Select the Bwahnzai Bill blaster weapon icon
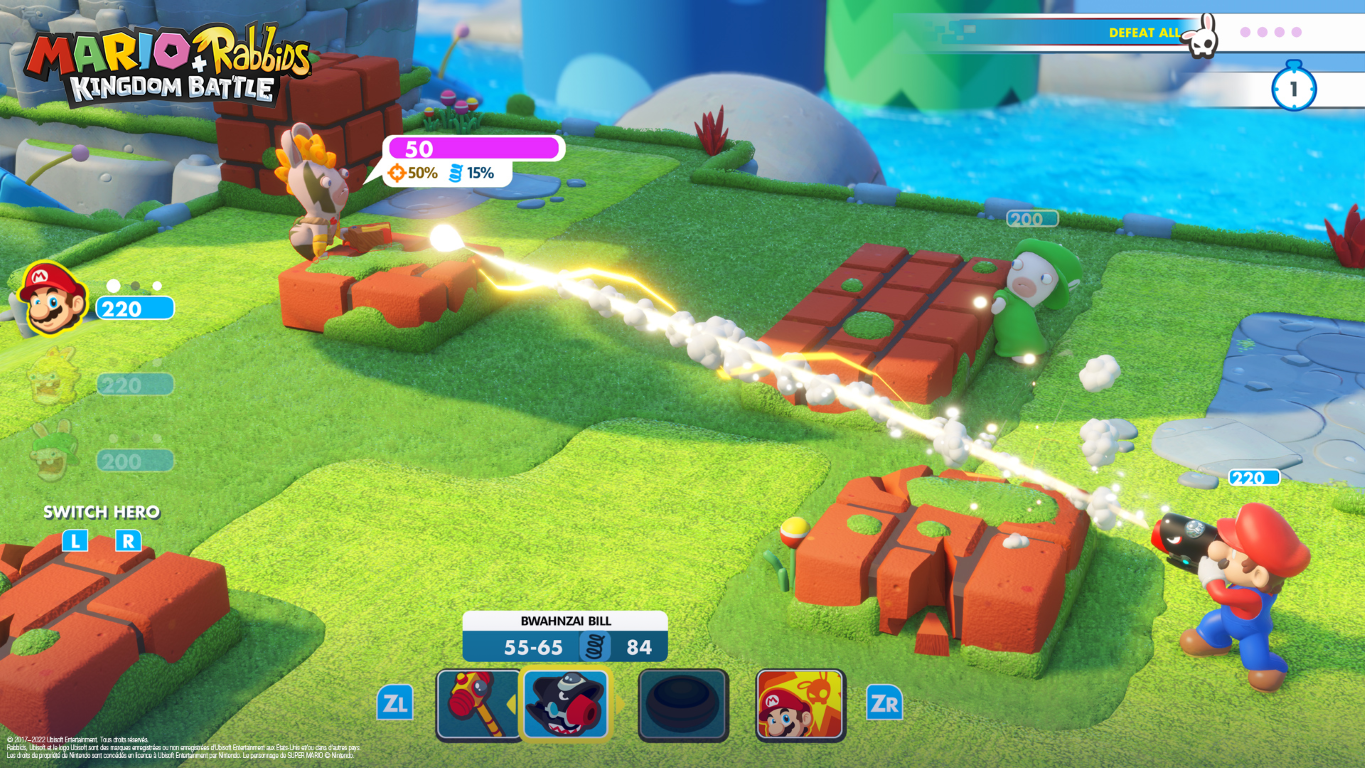This screenshot has width=1365, height=768. click(x=565, y=705)
